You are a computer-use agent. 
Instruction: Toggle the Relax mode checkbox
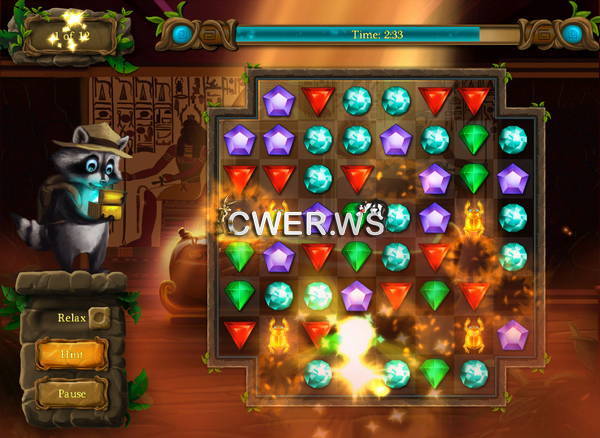98,318
